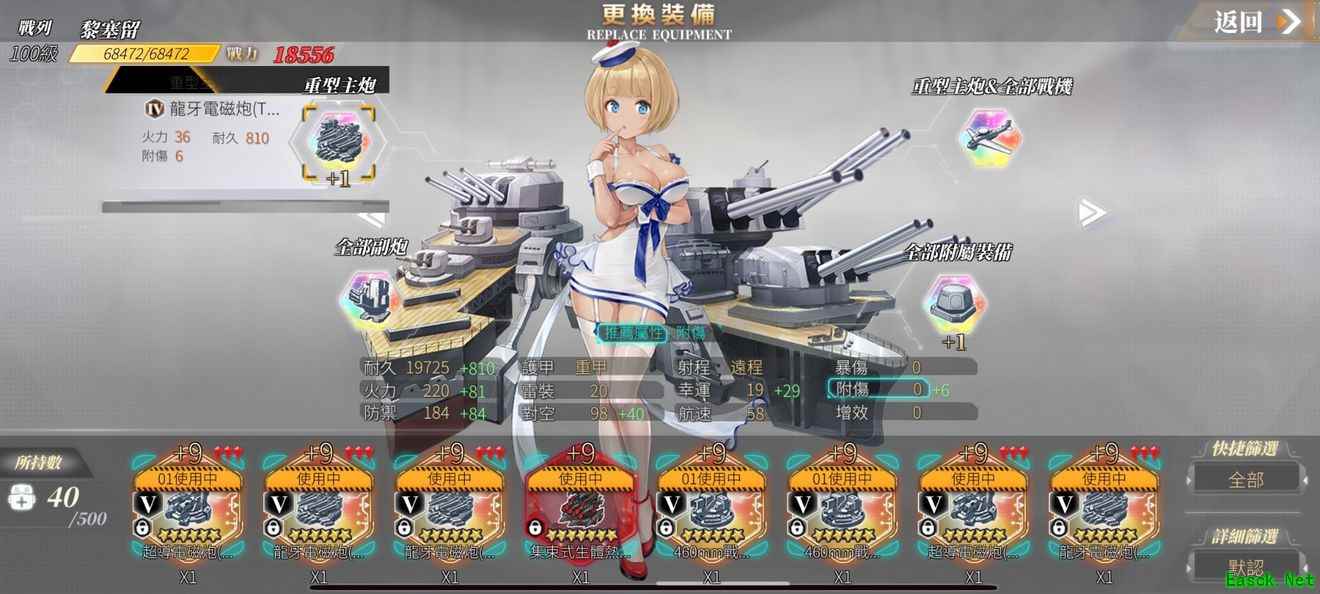Switch to next ship with right arrow

point(1091,212)
